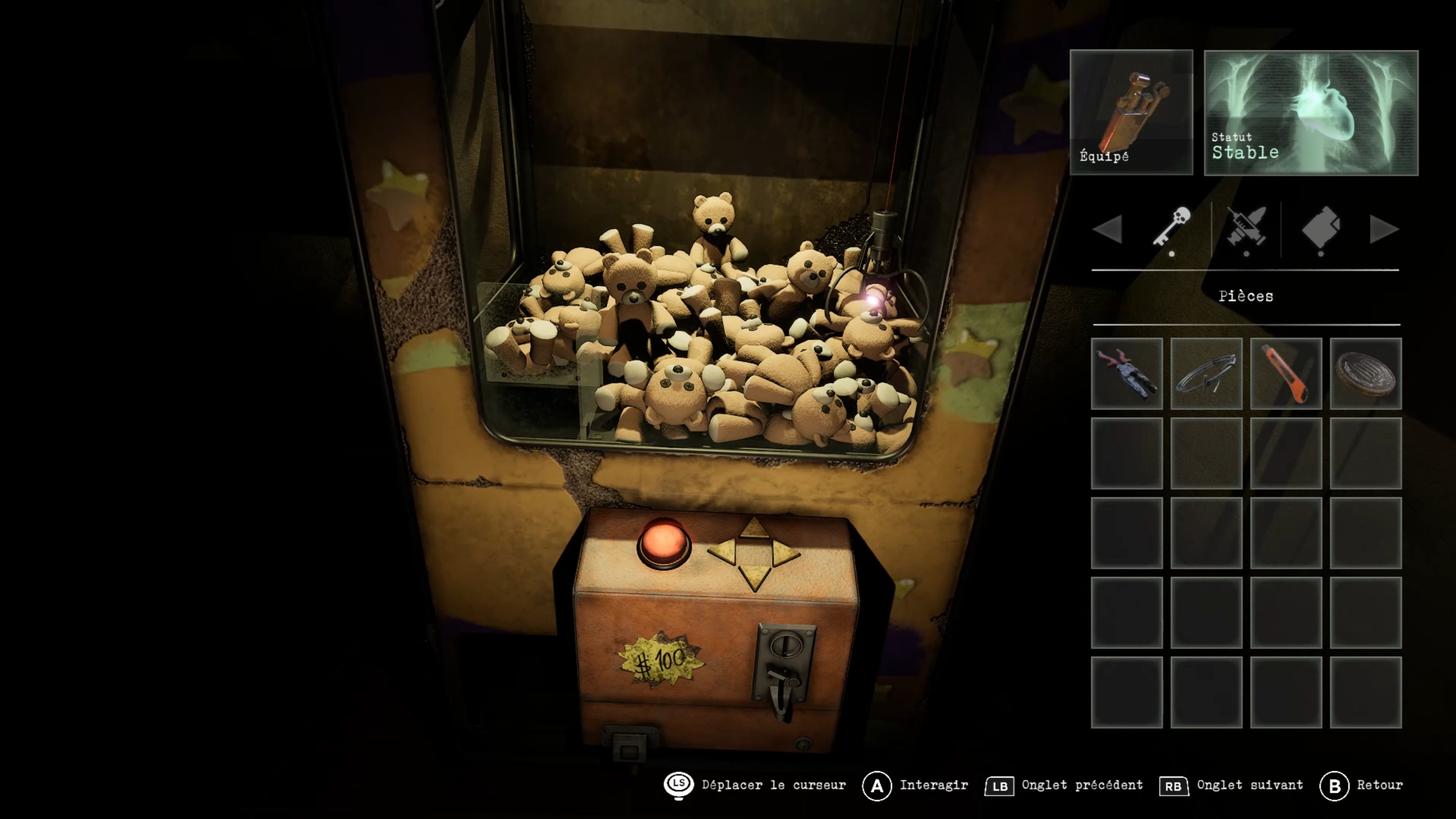Viewport: 1456px width, 819px height.
Task: Switch to the folded notes tab
Action: [x=1321, y=229]
